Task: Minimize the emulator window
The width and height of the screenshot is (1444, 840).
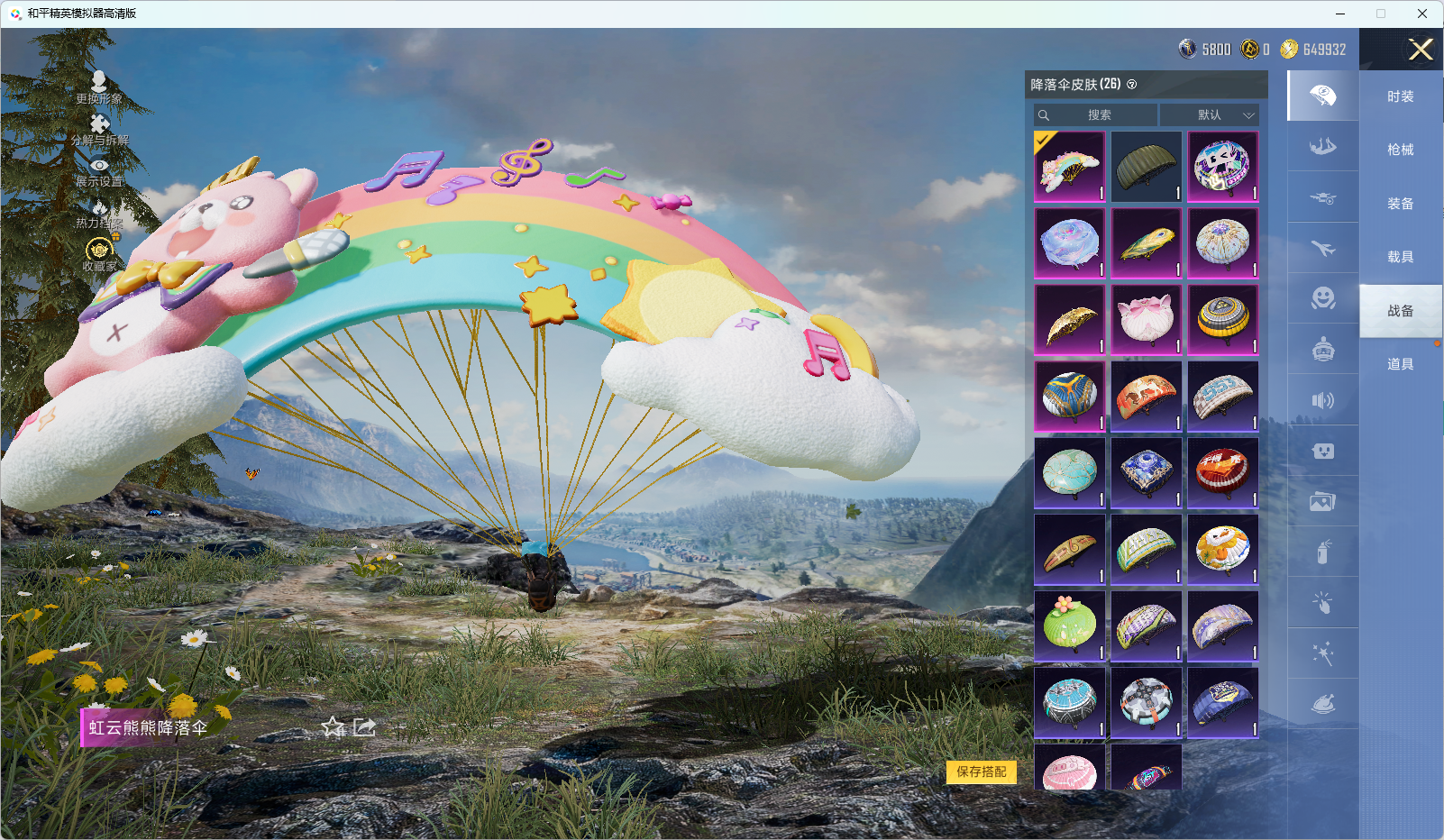Action: click(1340, 14)
